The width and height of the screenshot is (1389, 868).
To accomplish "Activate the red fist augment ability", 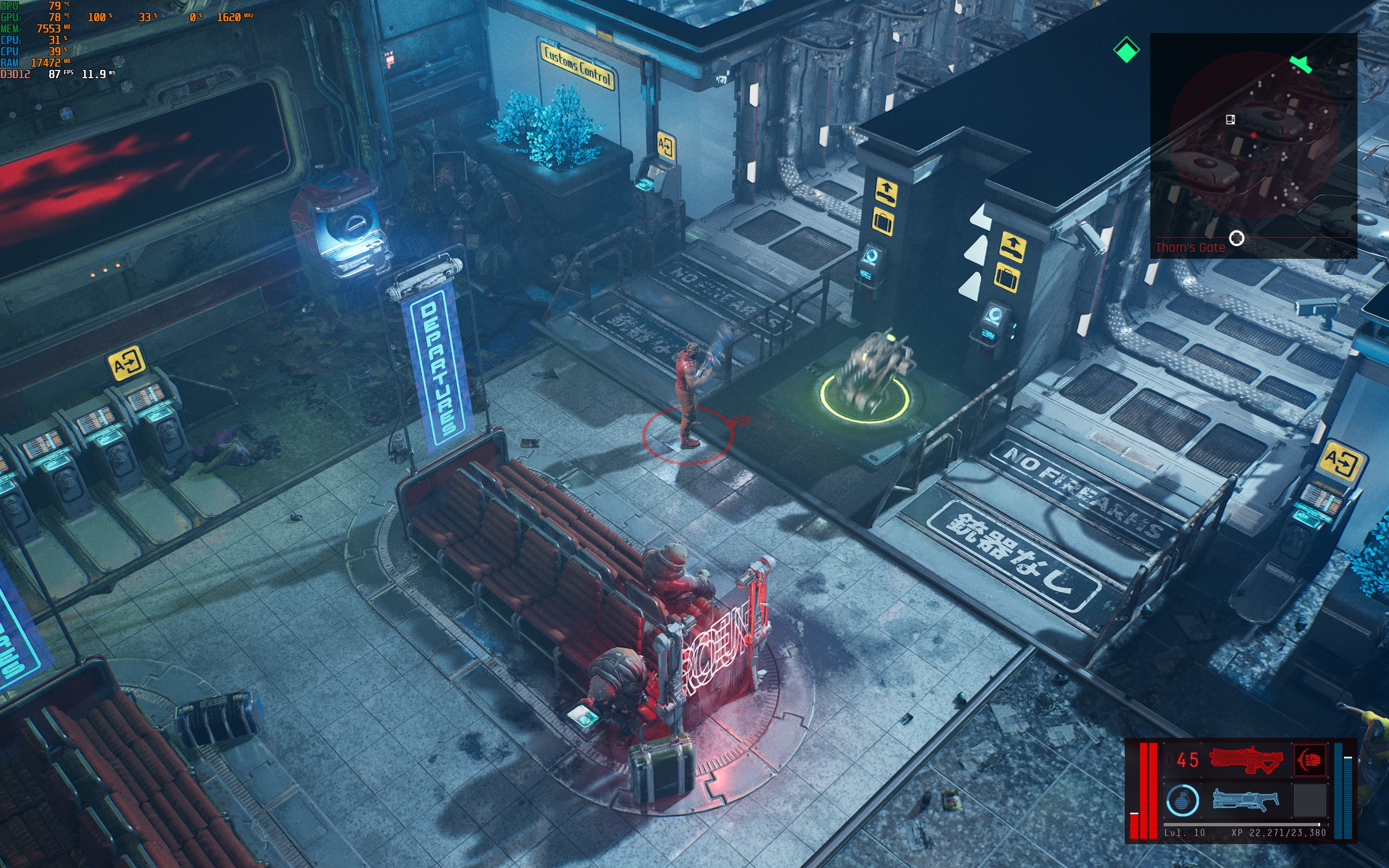I will tap(1309, 760).
